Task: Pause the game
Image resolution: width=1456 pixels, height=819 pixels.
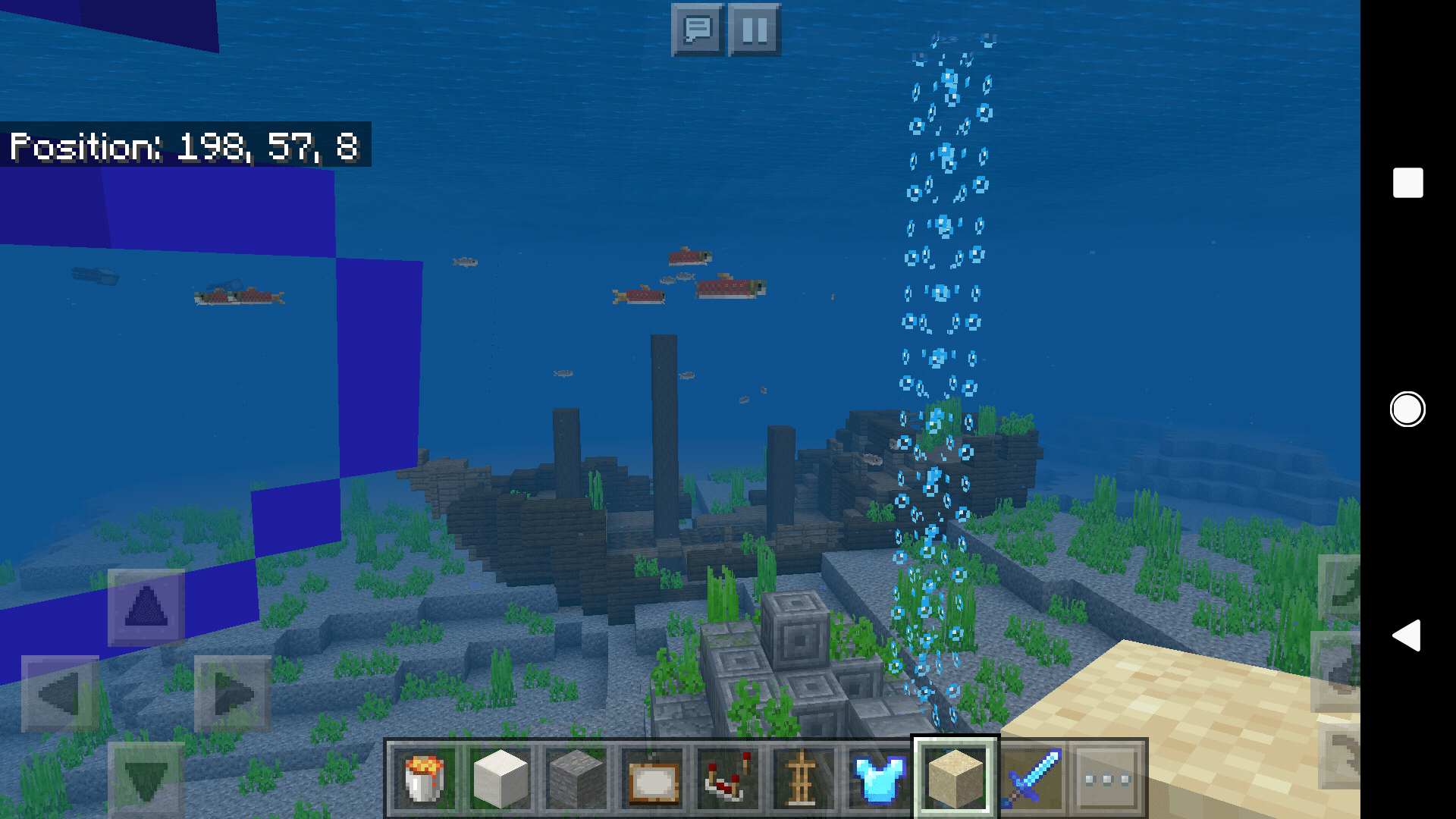Action: coord(753,31)
